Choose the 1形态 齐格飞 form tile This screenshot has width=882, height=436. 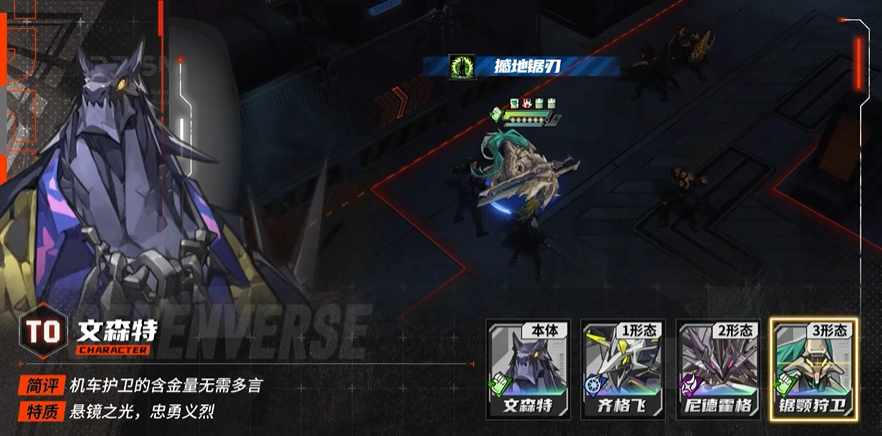621,369
